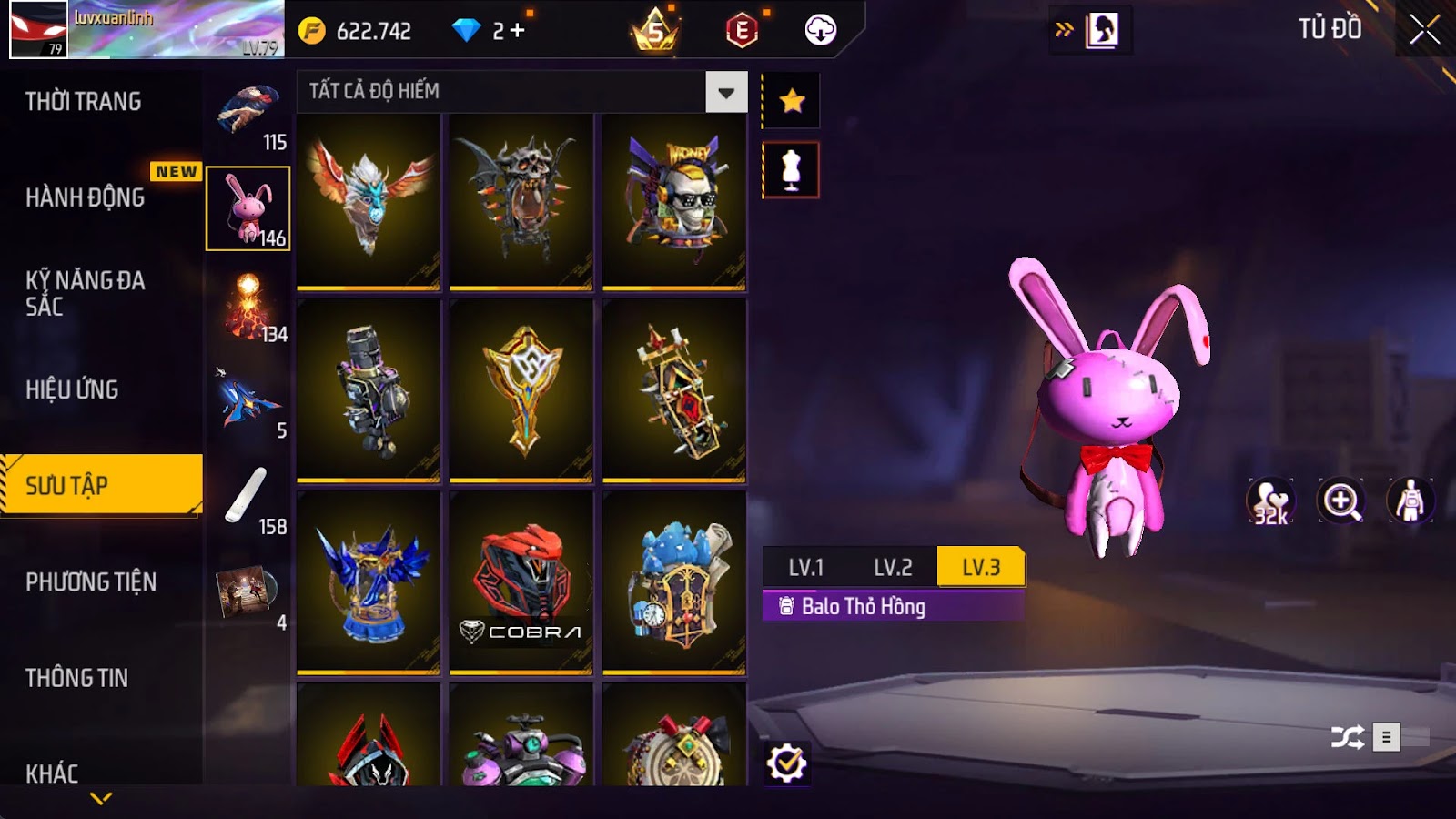The image size is (1456, 819).
Task: Open the Tất Cả Độ Hiếm rarity dropdown
Action: click(725, 92)
